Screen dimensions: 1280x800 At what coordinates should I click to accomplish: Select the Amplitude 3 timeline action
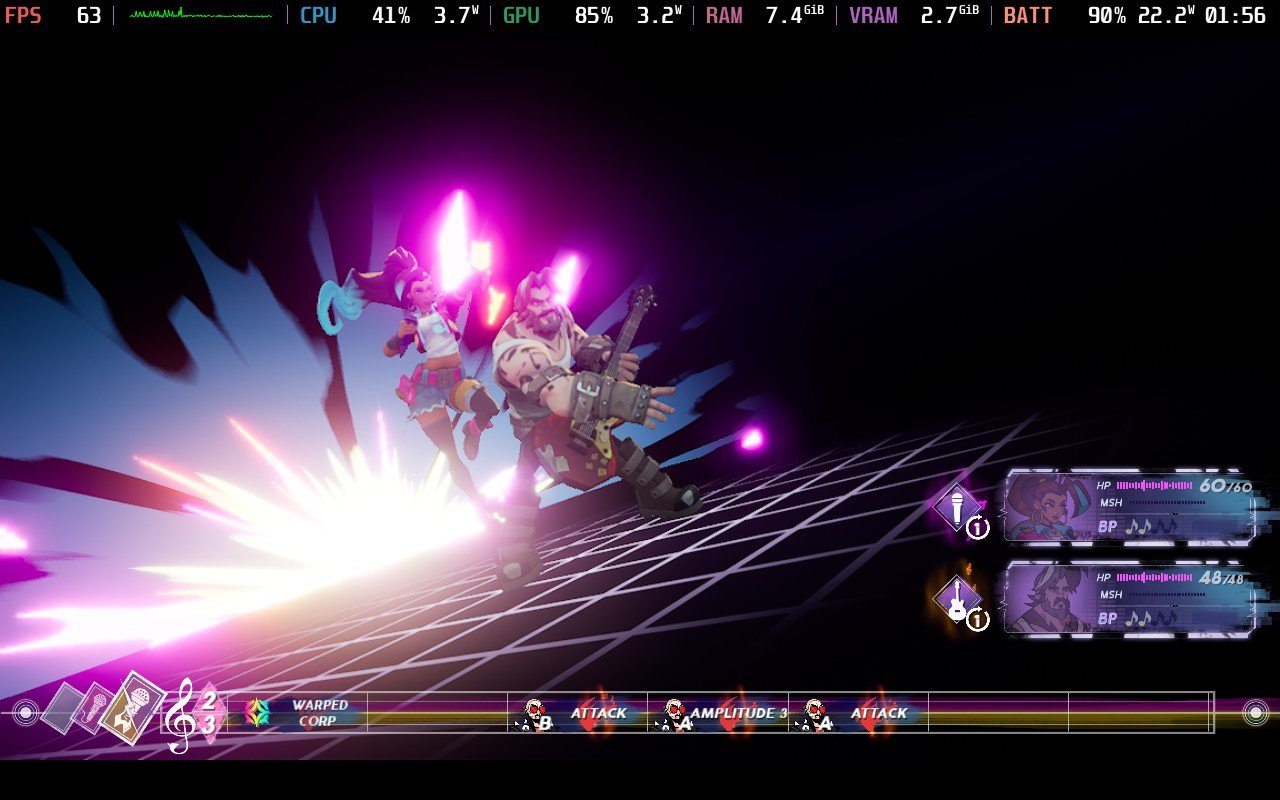[718, 713]
